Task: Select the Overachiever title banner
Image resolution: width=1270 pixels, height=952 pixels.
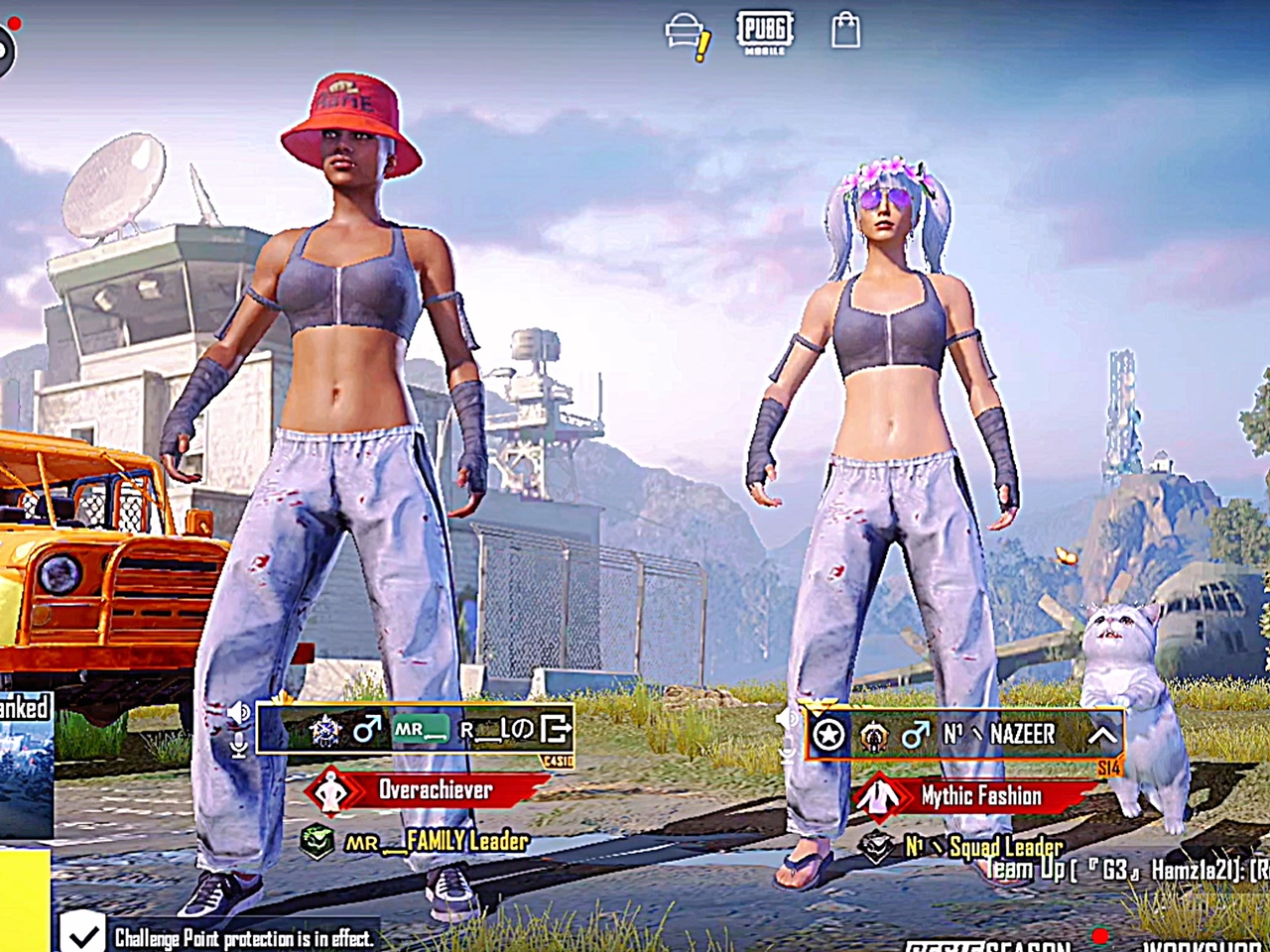Action: coord(427,790)
